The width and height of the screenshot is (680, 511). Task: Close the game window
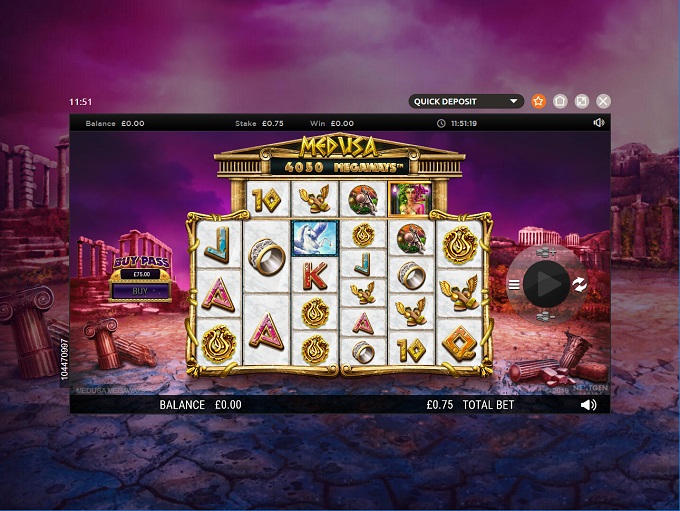click(603, 101)
